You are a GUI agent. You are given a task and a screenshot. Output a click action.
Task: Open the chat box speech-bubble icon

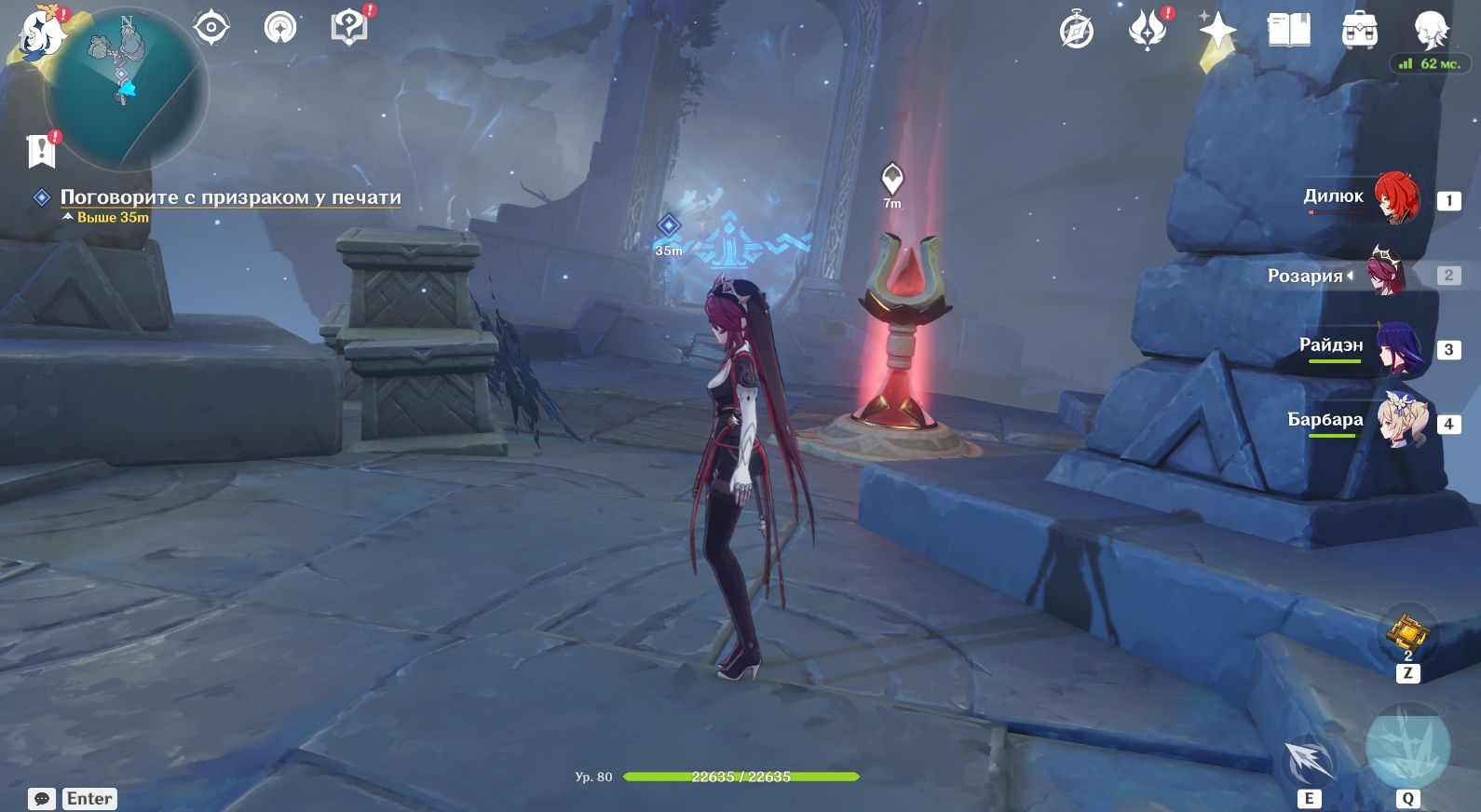click(x=42, y=799)
